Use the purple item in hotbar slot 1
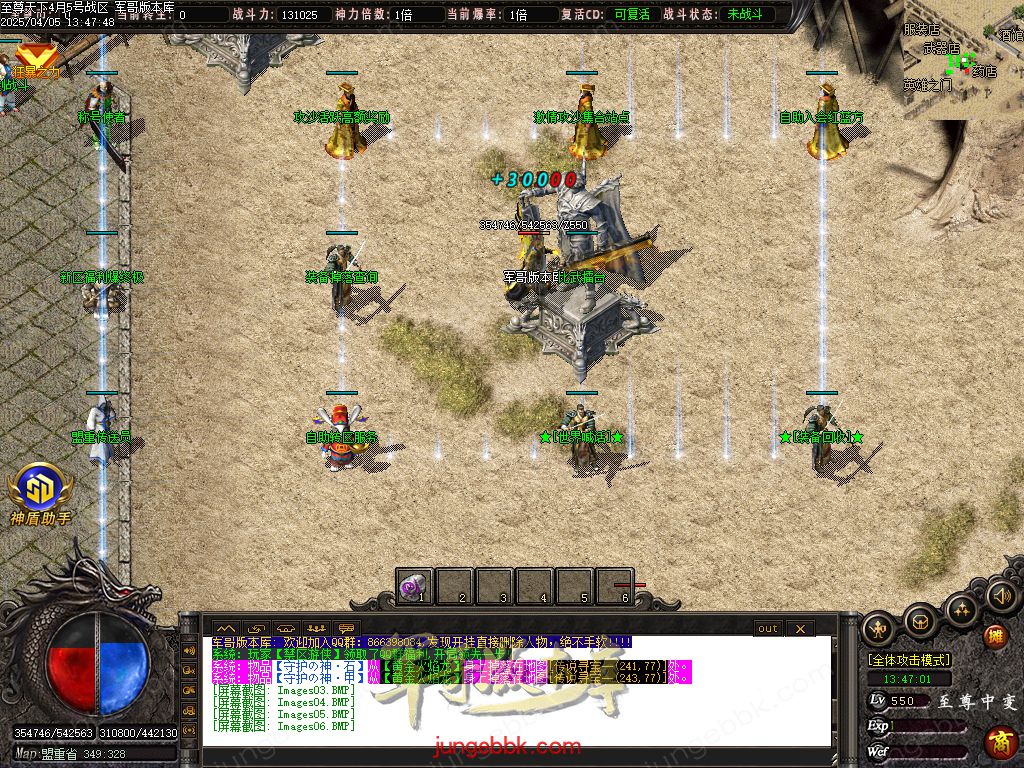Image resolution: width=1024 pixels, height=768 pixels. pyautogui.click(x=414, y=585)
